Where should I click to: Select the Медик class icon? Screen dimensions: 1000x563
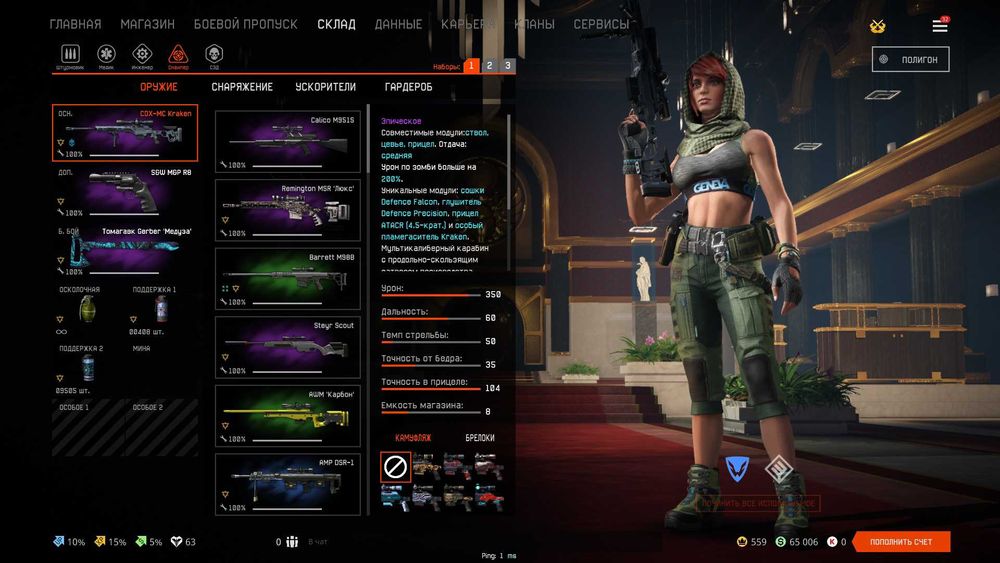point(107,54)
